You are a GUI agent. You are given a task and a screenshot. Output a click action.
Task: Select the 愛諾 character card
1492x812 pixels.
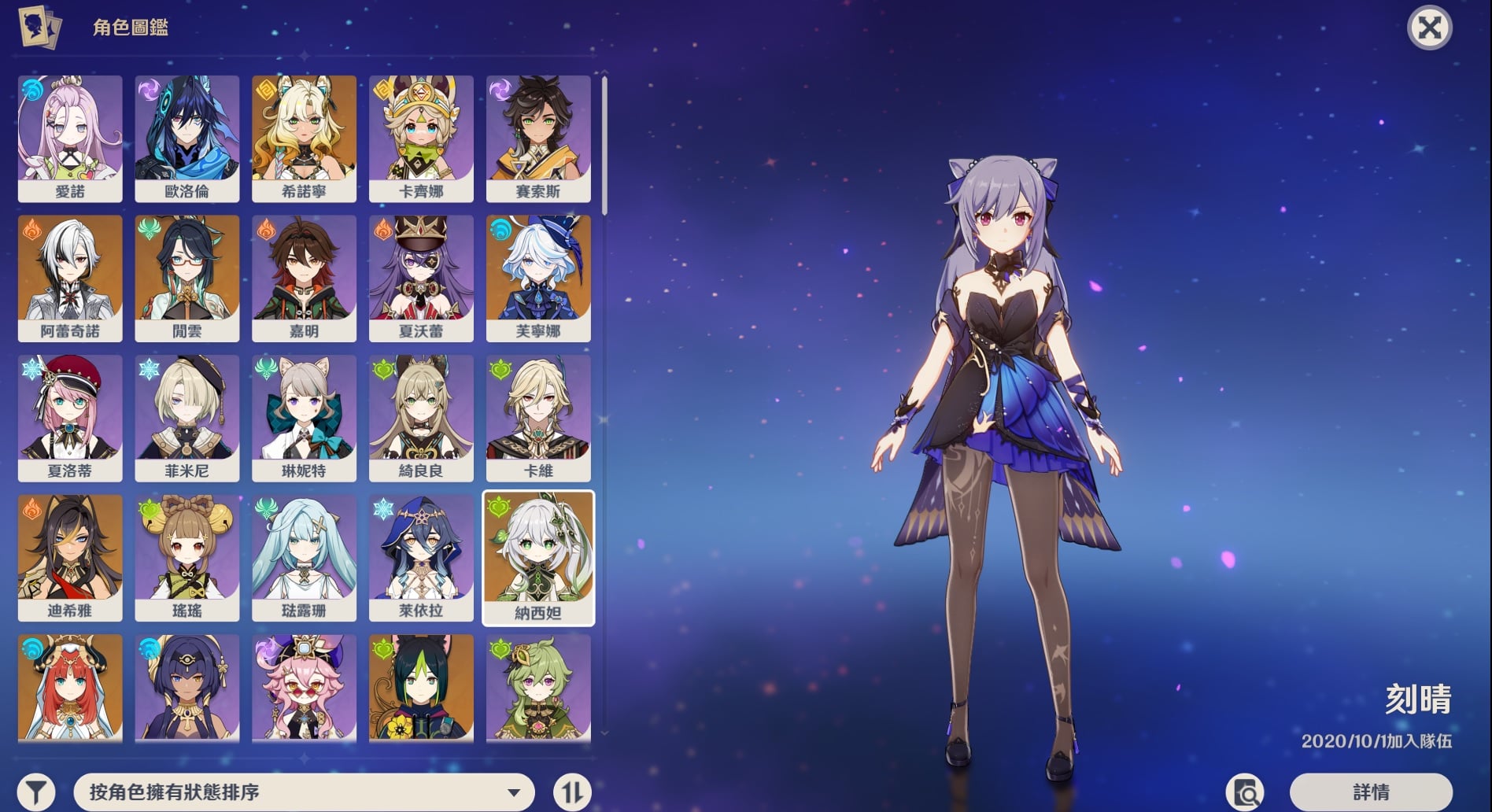[x=70, y=138]
